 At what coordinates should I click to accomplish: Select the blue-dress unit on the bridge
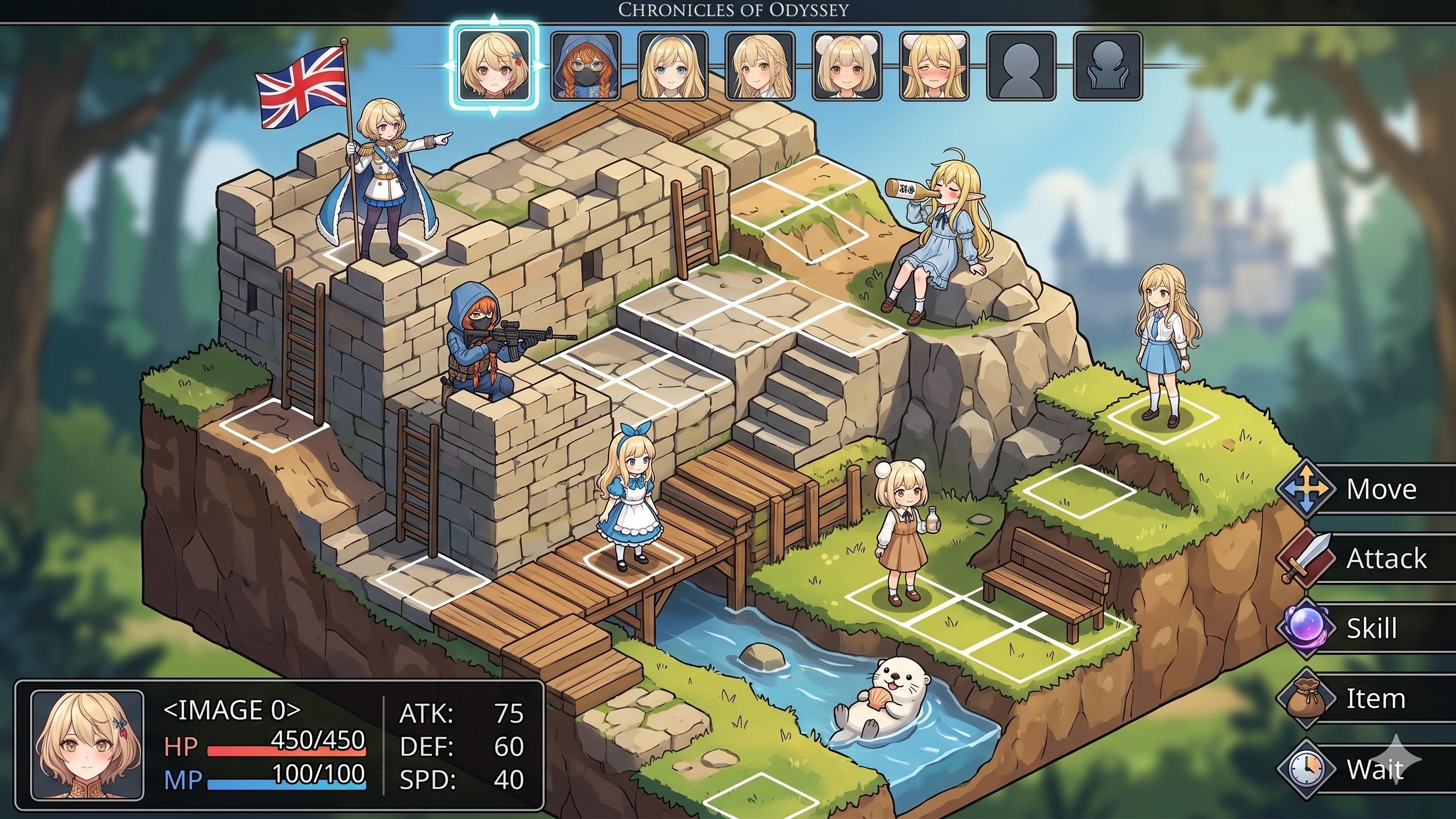click(630, 497)
